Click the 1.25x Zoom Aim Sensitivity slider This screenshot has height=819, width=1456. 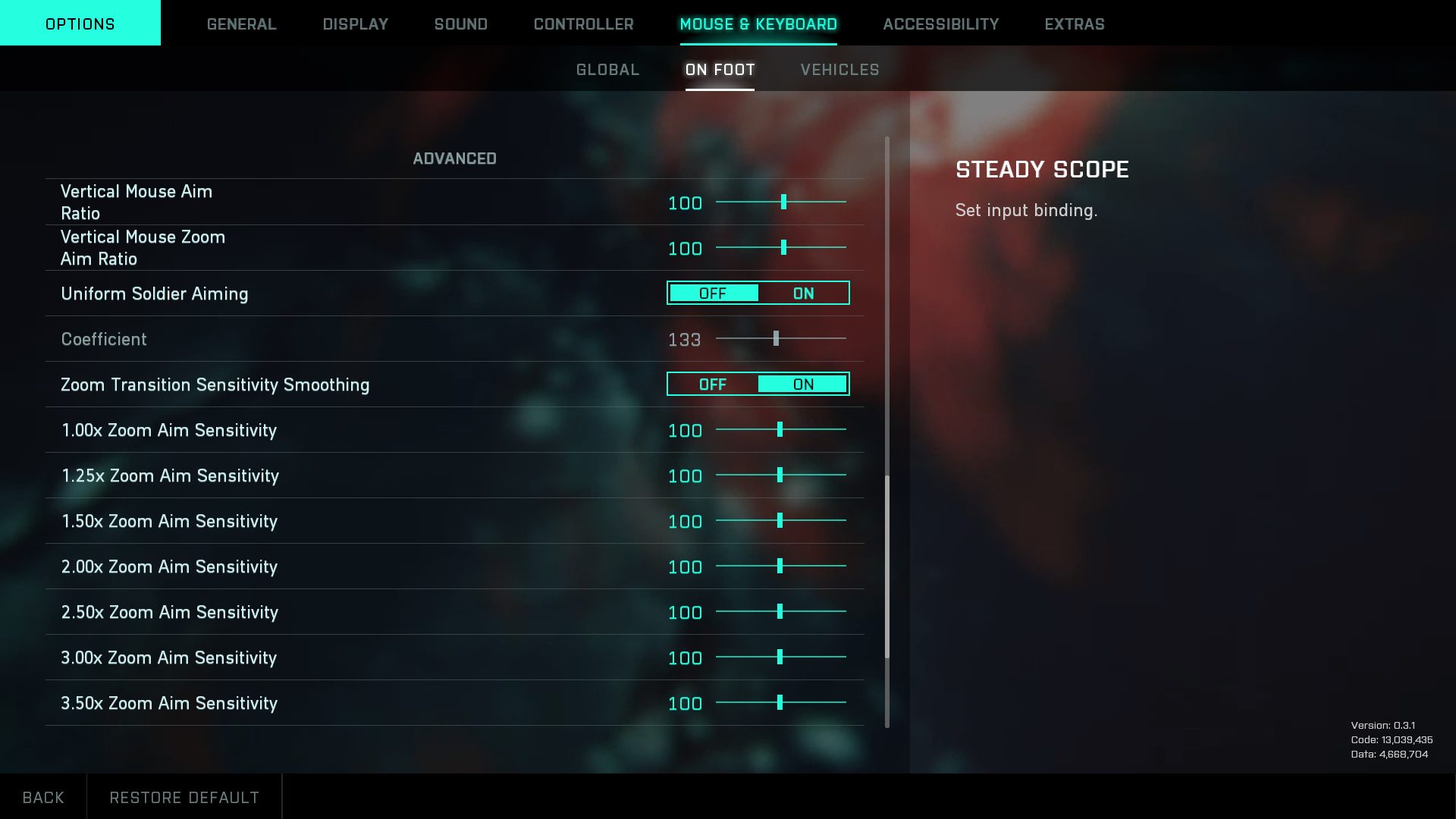click(780, 475)
